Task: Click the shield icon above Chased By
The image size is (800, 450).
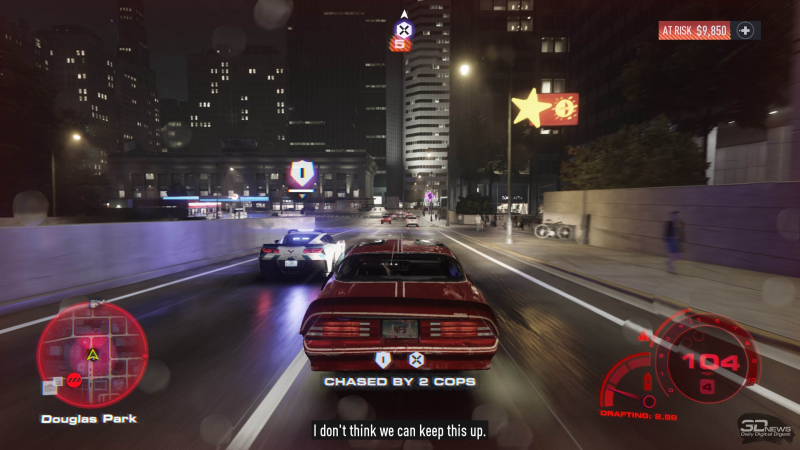Action: coord(382,360)
